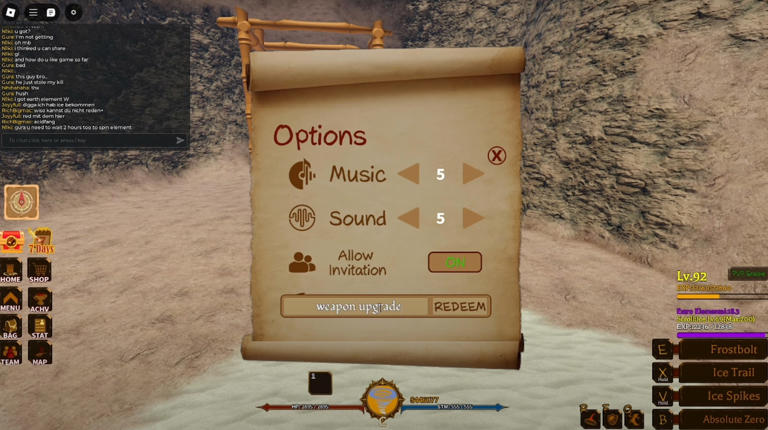The height and width of the screenshot is (430, 768).
Task: Open the 7 Days reward calendar
Action: coord(40,242)
